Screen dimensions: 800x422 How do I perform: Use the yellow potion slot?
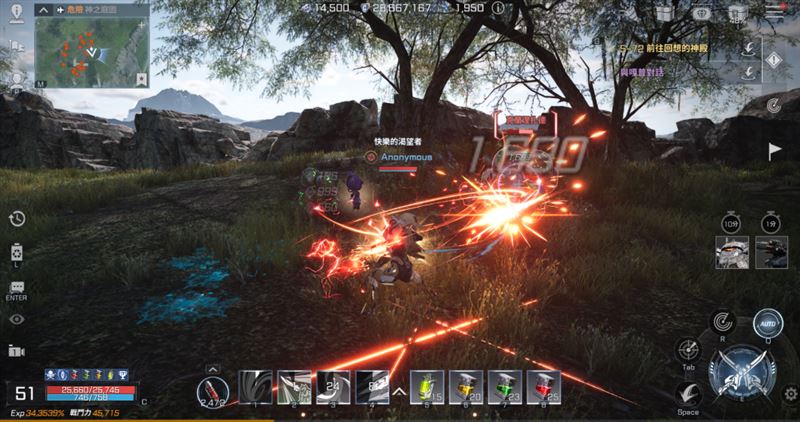[466, 388]
